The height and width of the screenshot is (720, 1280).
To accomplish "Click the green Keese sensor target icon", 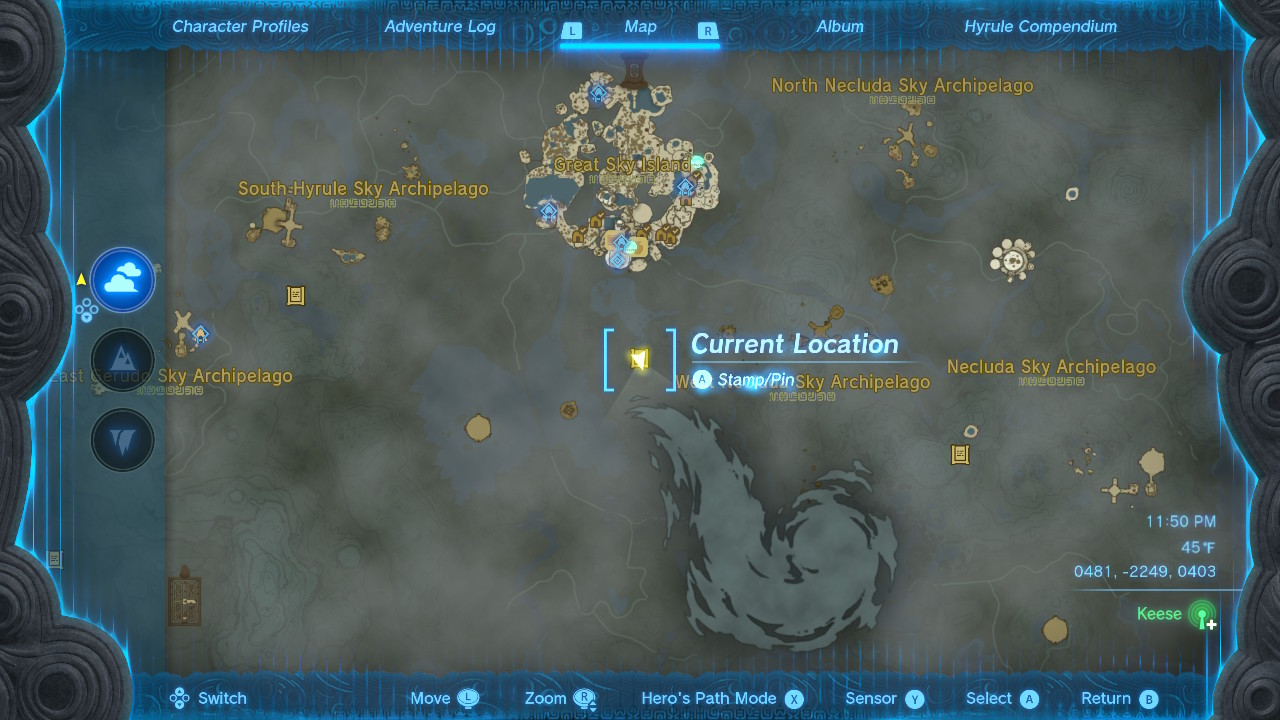I will point(1202,614).
